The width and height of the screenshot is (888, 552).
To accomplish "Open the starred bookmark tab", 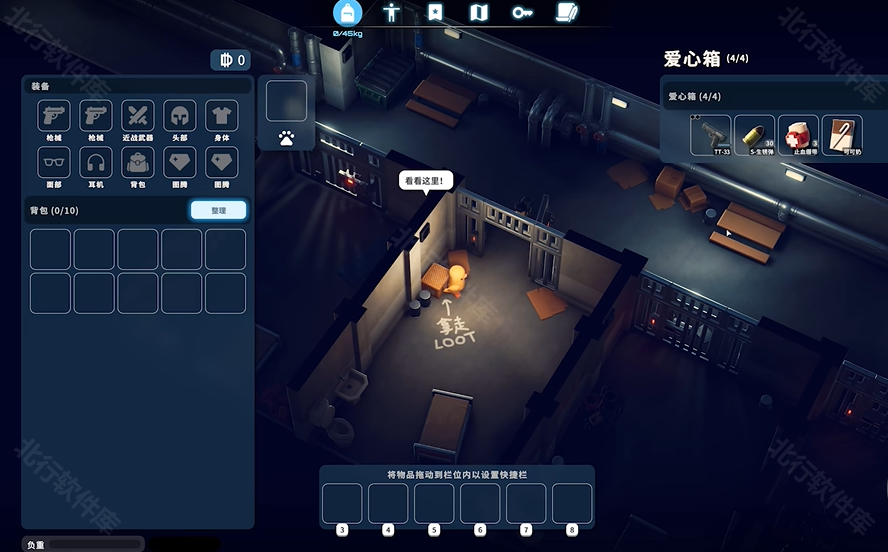I will [x=435, y=13].
